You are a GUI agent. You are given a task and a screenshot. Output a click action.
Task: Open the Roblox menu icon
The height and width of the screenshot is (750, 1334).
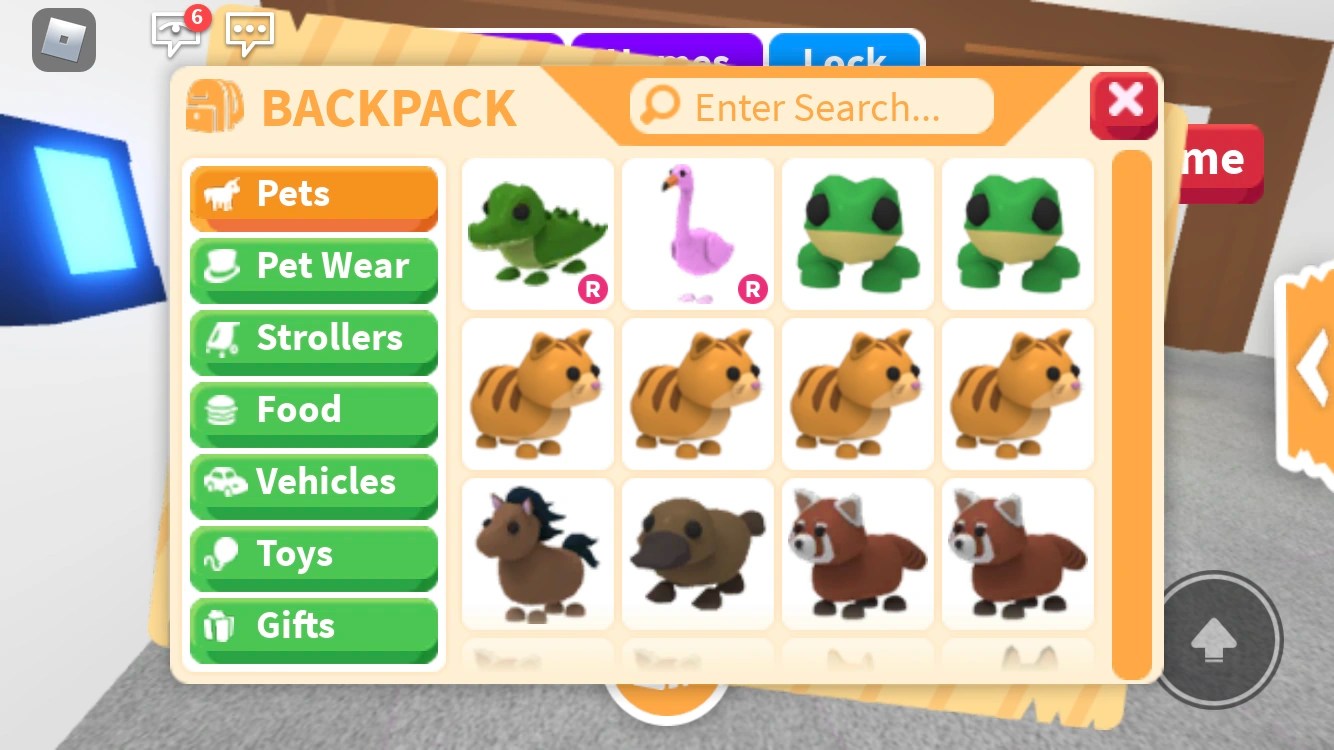pyautogui.click(x=64, y=42)
